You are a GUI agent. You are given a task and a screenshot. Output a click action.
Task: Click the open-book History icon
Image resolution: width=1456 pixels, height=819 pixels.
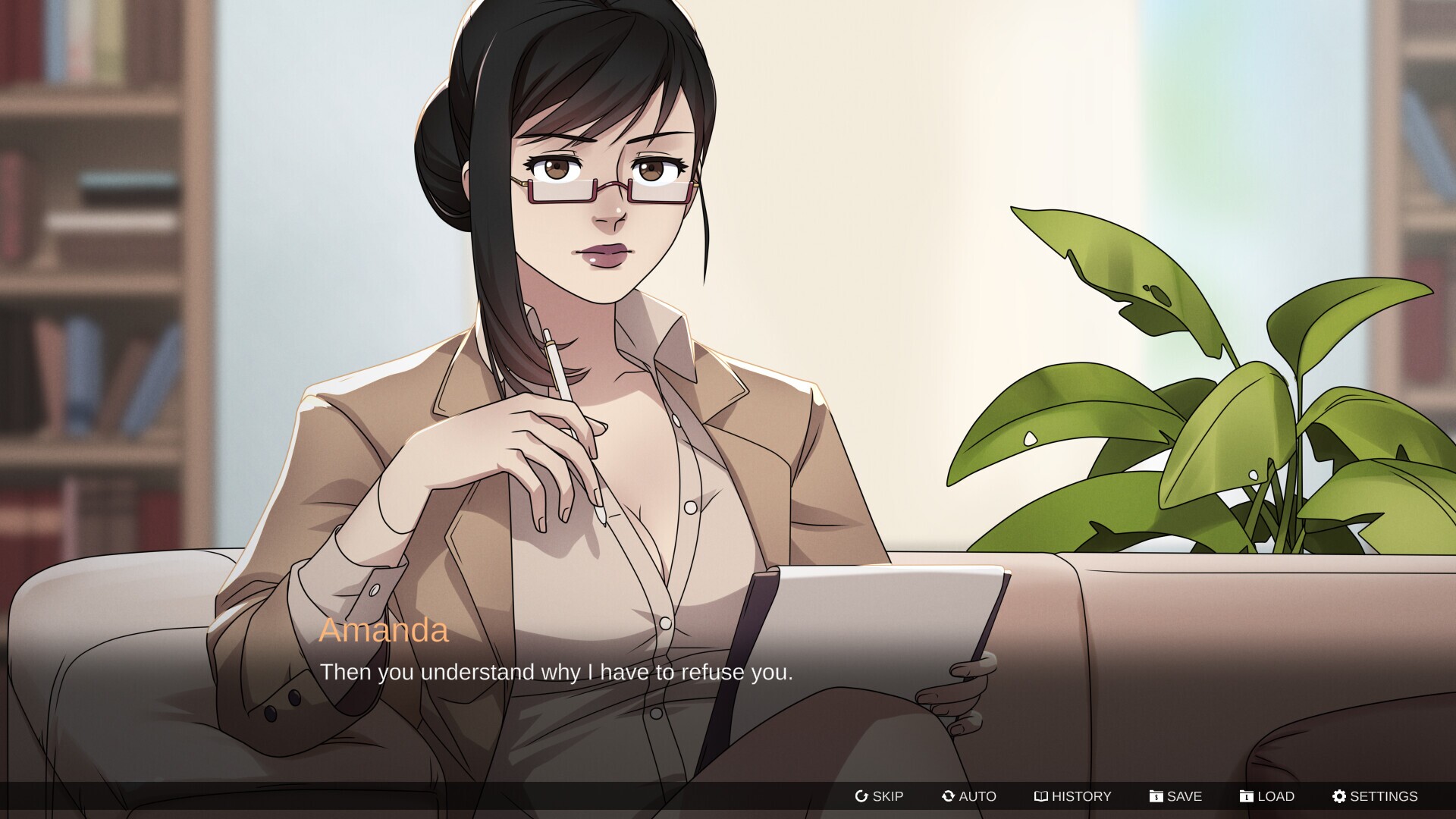1042,796
